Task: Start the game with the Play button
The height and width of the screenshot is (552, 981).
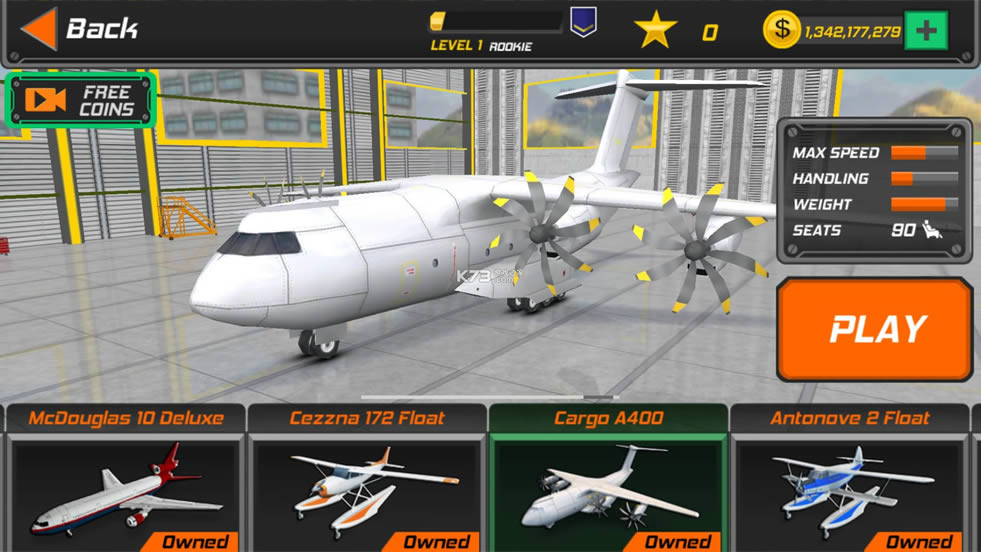Action: coord(875,329)
